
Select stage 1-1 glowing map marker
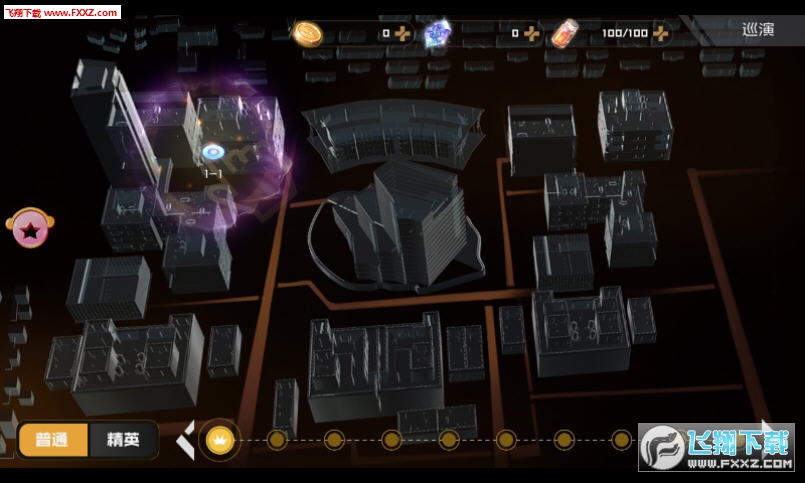pos(213,152)
